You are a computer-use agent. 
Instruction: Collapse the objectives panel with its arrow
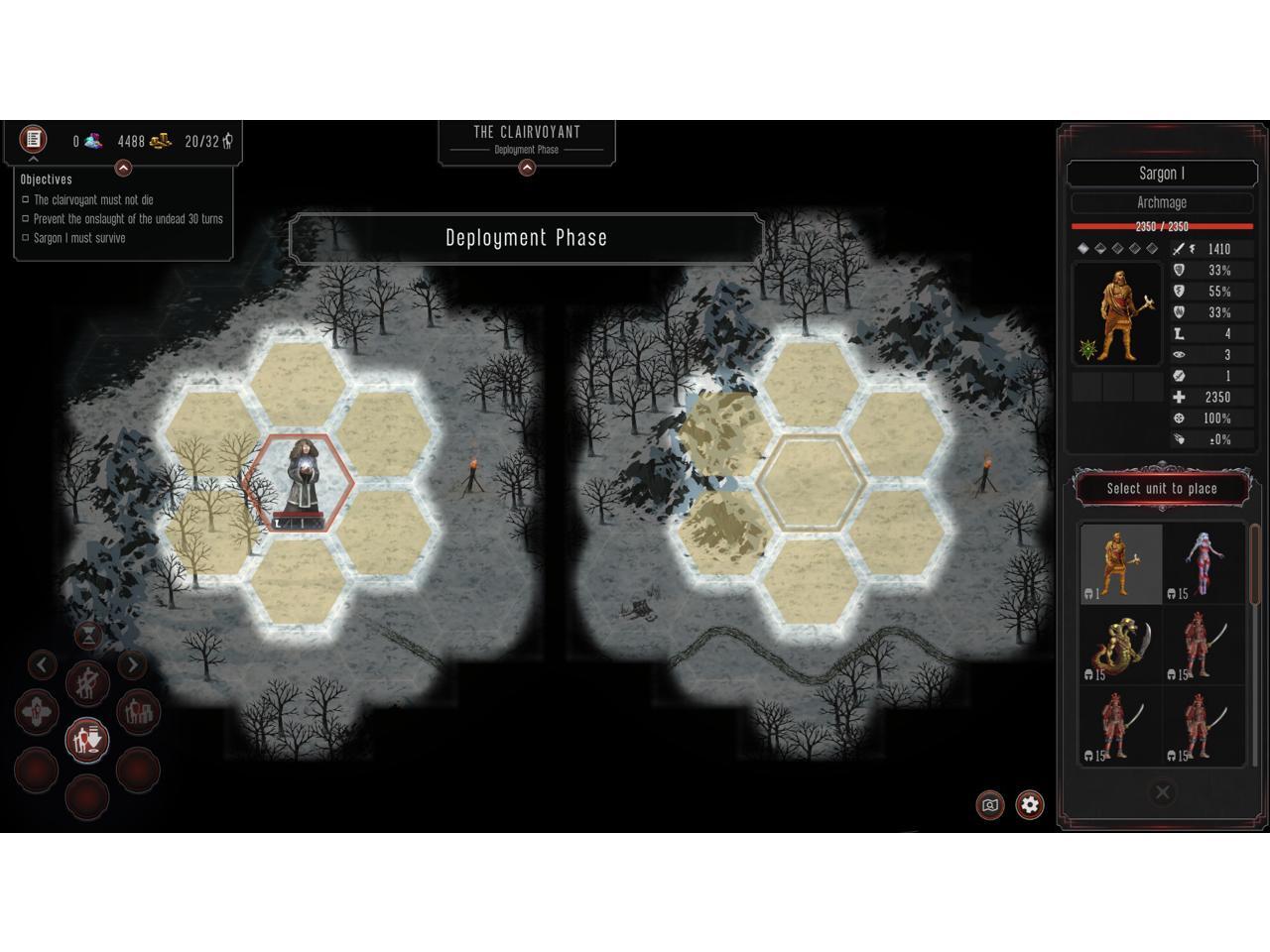tap(123, 169)
